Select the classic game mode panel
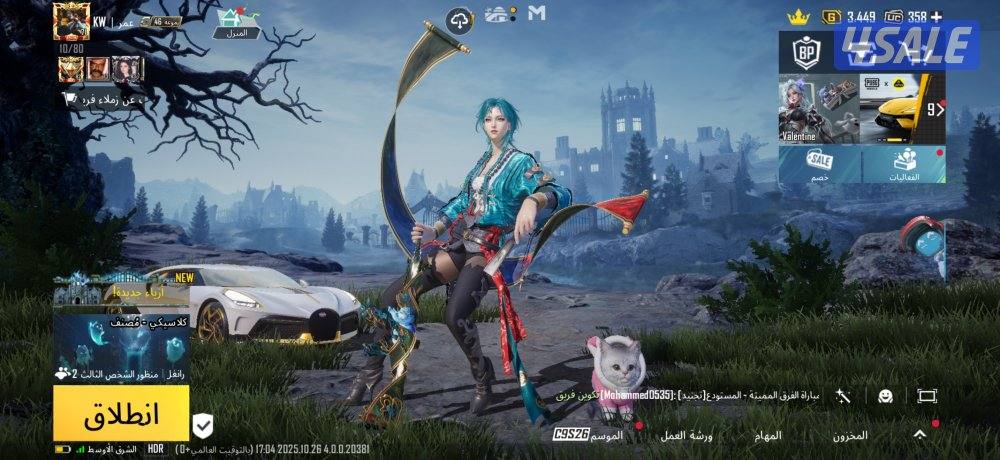The width and height of the screenshot is (1000, 460). pyautogui.click(x=121, y=347)
